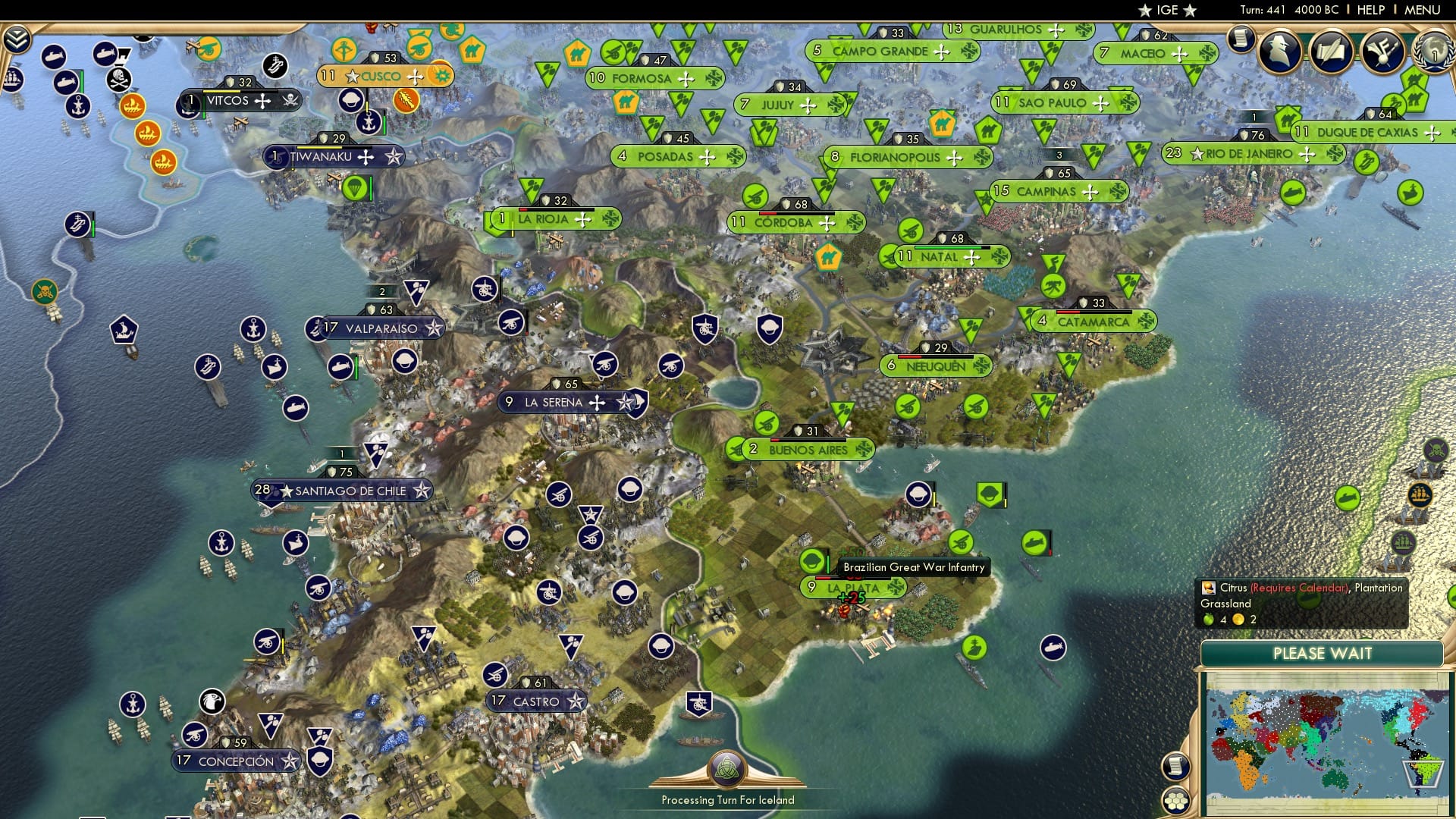Open the Espionage overview spy icon

(x=1282, y=52)
